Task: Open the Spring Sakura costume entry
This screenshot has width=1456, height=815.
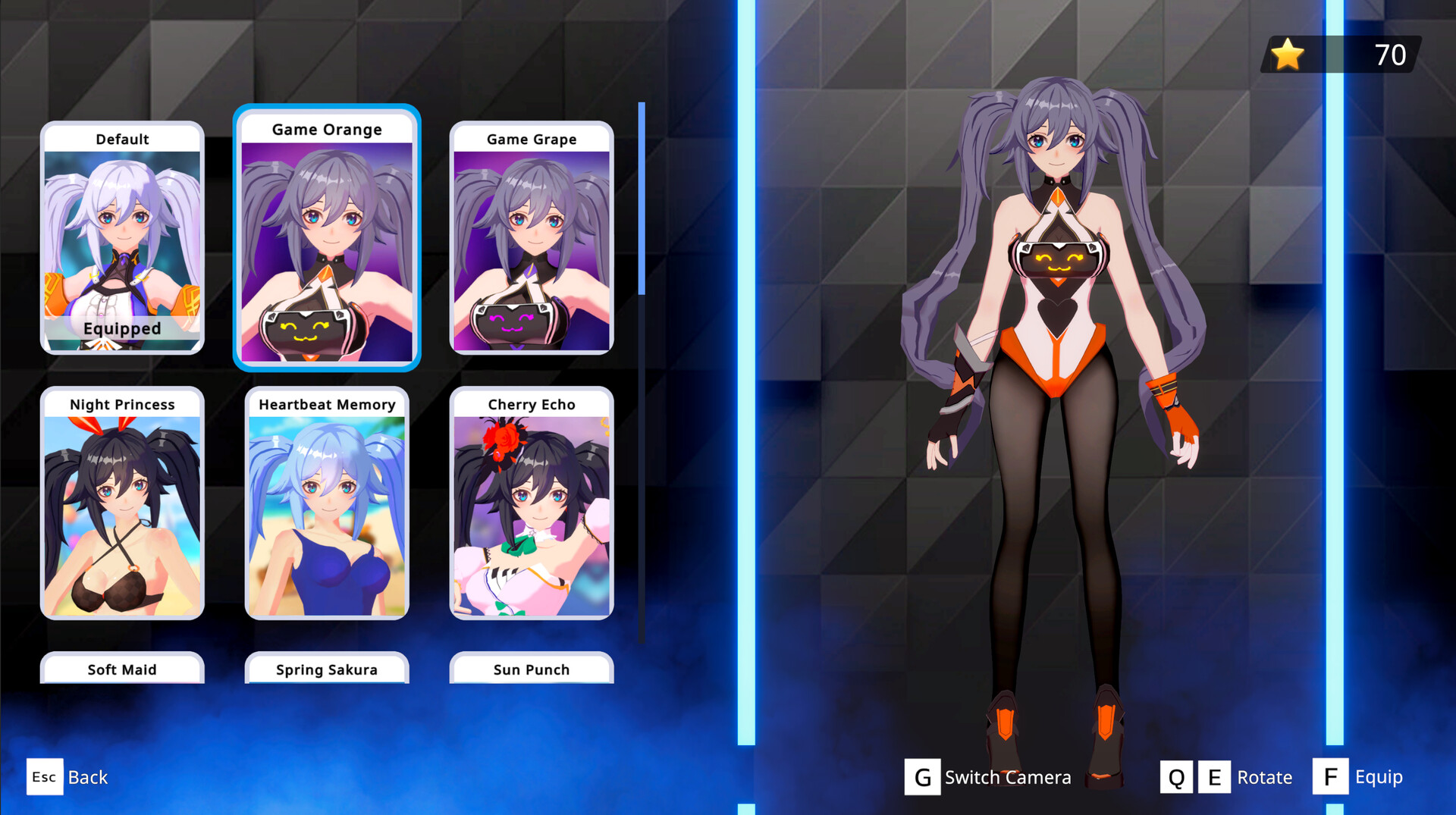Action: tap(327, 669)
